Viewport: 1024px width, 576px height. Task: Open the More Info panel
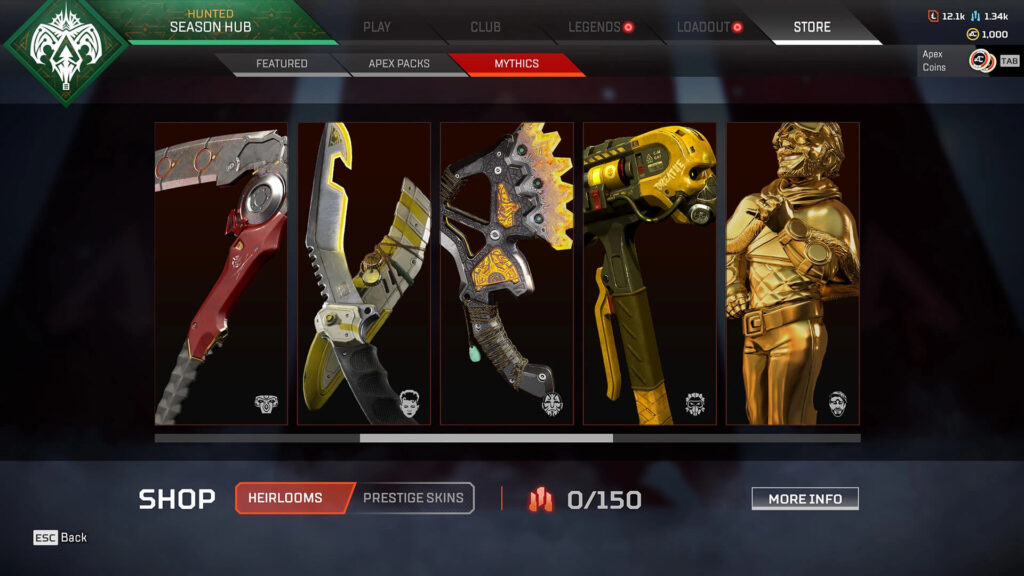coord(805,499)
